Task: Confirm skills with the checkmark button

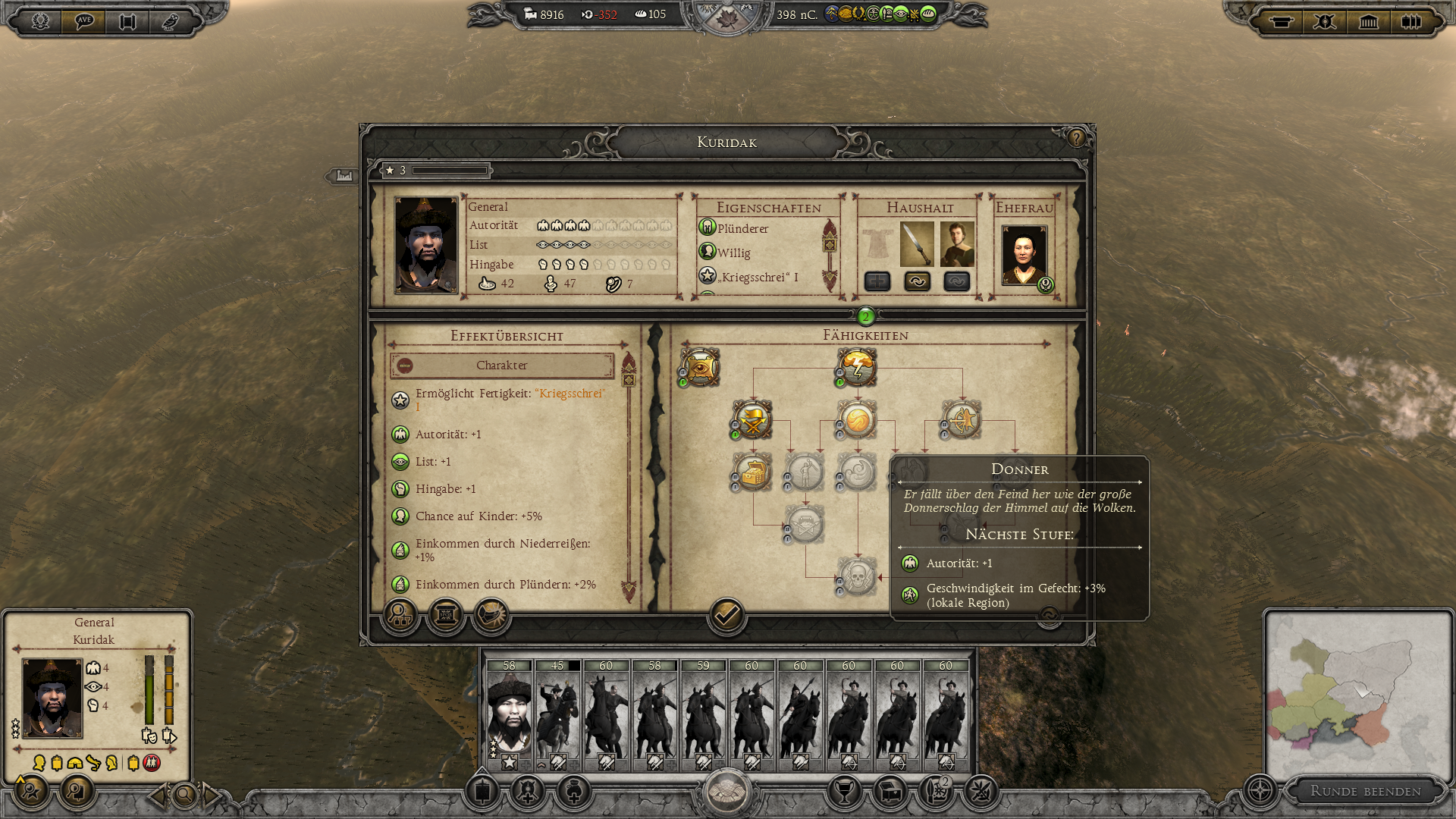Action: 726,615
